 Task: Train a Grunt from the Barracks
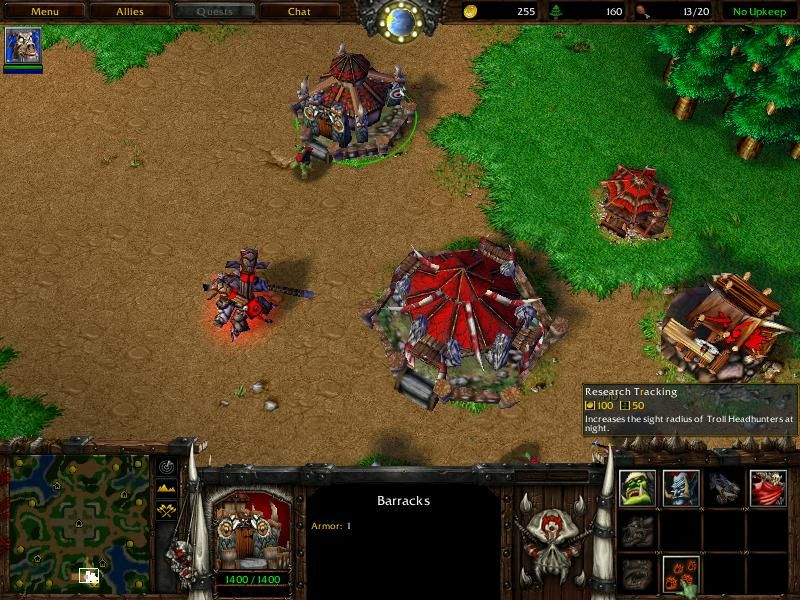coord(638,488)
